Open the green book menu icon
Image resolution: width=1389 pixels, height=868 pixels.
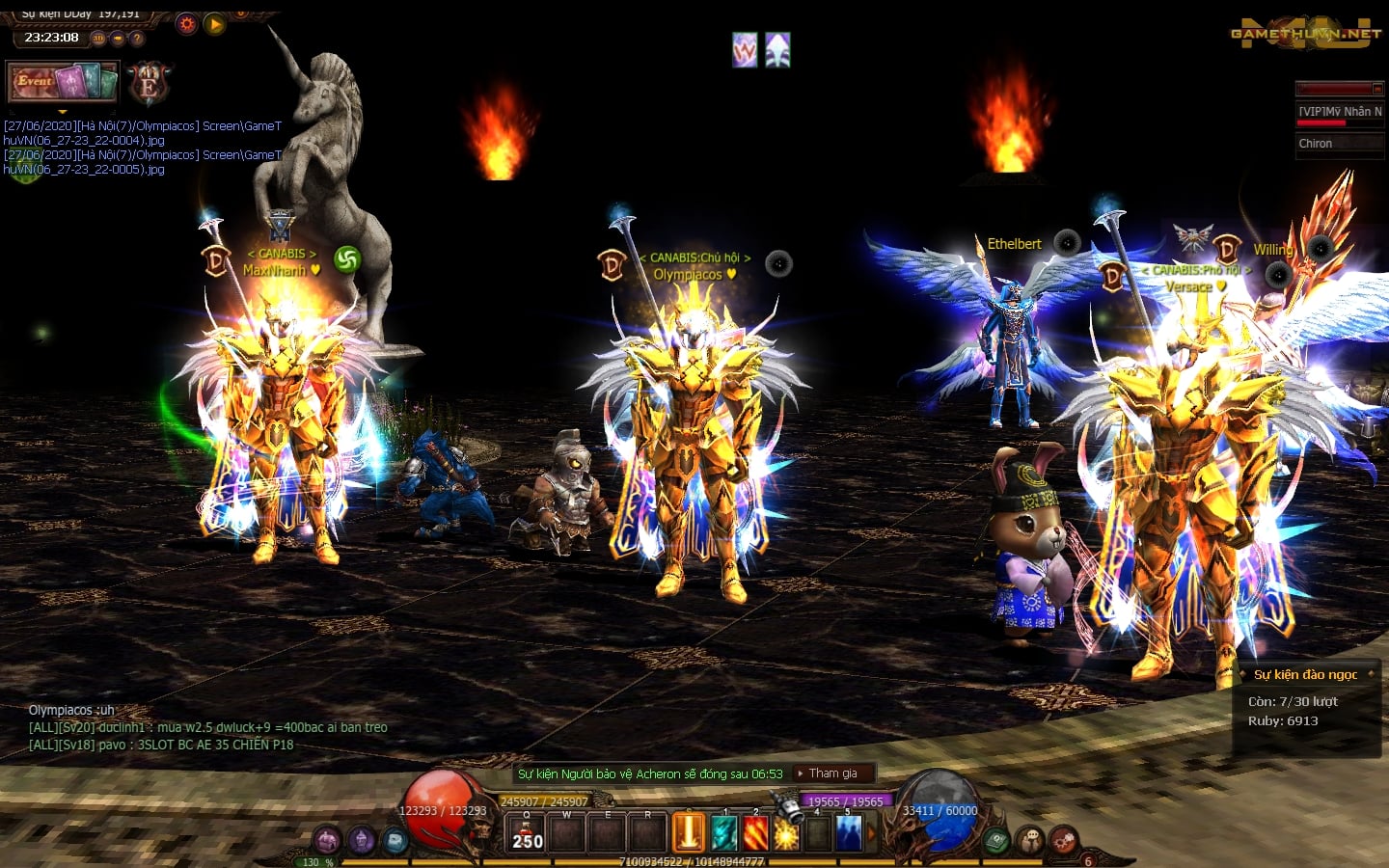pyautogui.click(x=996, y=841)
